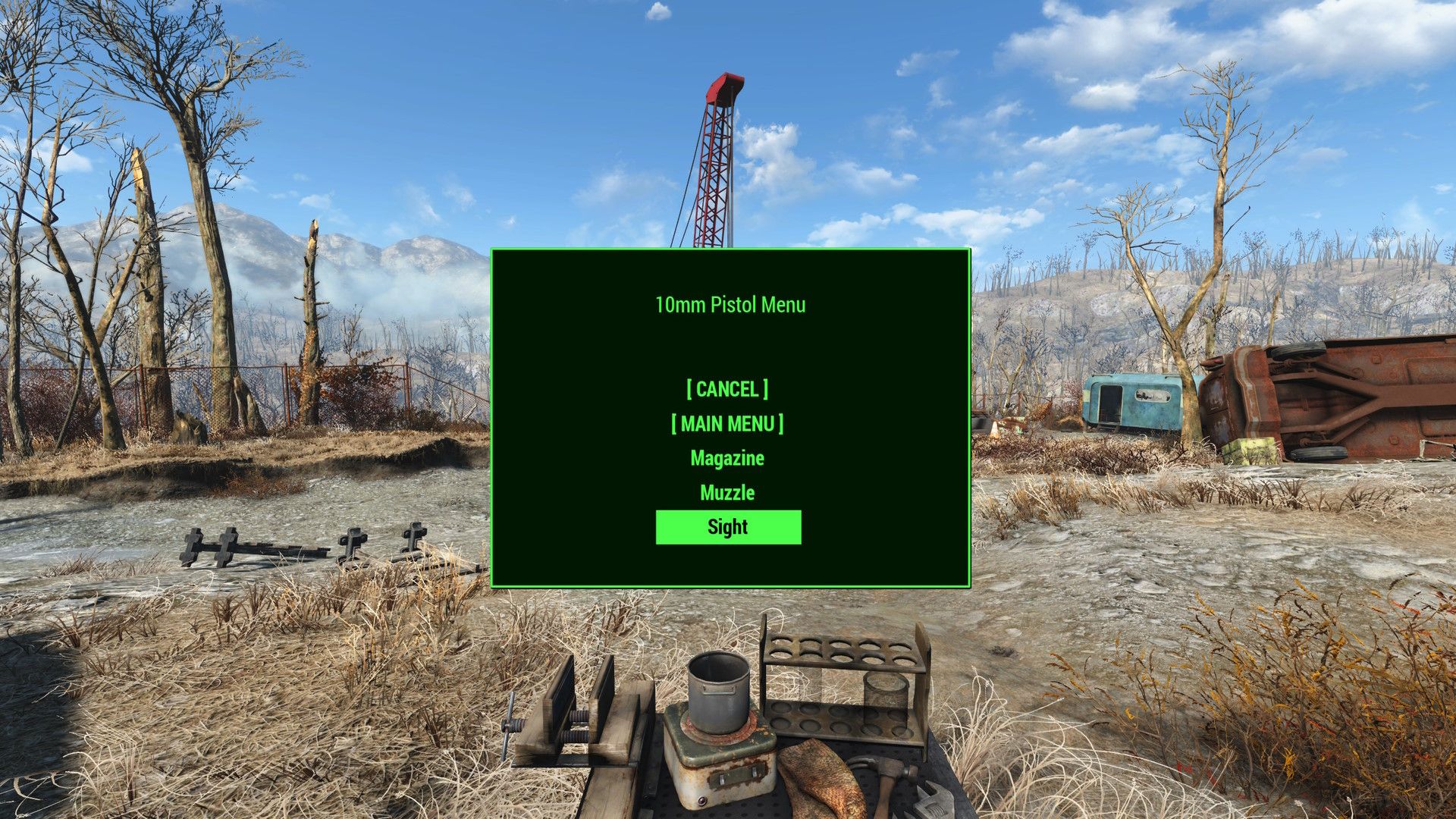Viewport: 1456px width, 819px height.
Task: Select Muzzle to browse barrel attachments
Action: point(727,492)
